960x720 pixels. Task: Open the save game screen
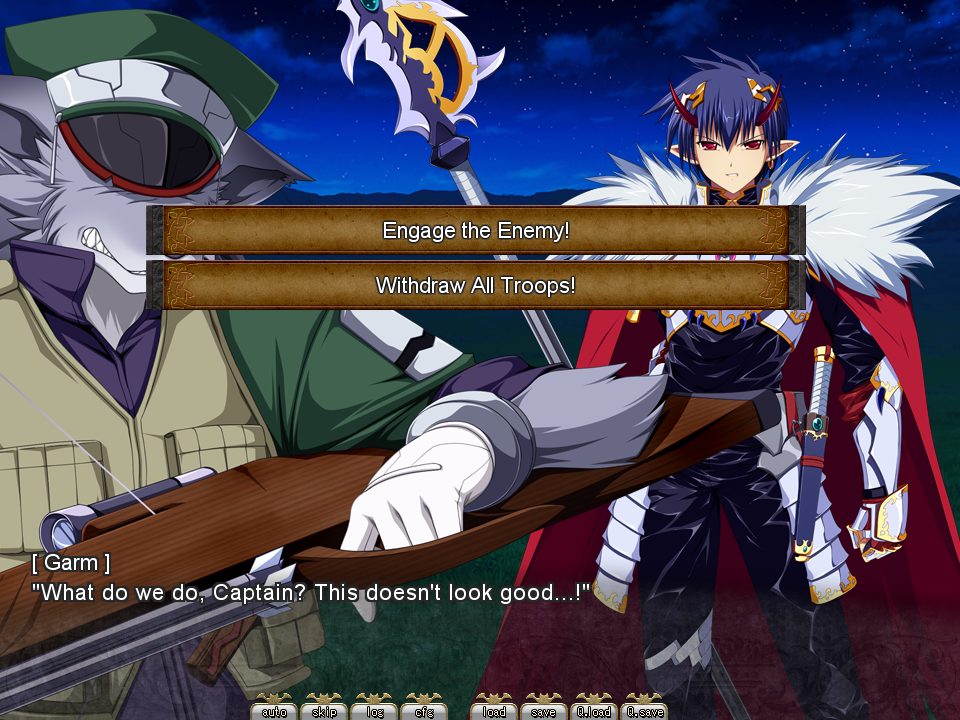click(x=544, y=710)
